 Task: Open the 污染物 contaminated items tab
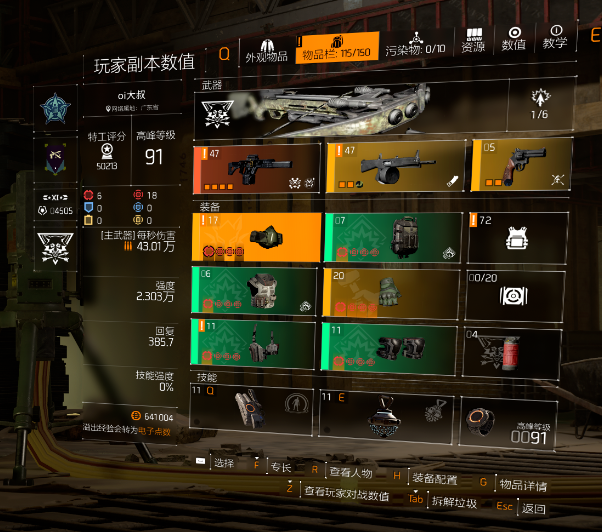coord(415,49)
